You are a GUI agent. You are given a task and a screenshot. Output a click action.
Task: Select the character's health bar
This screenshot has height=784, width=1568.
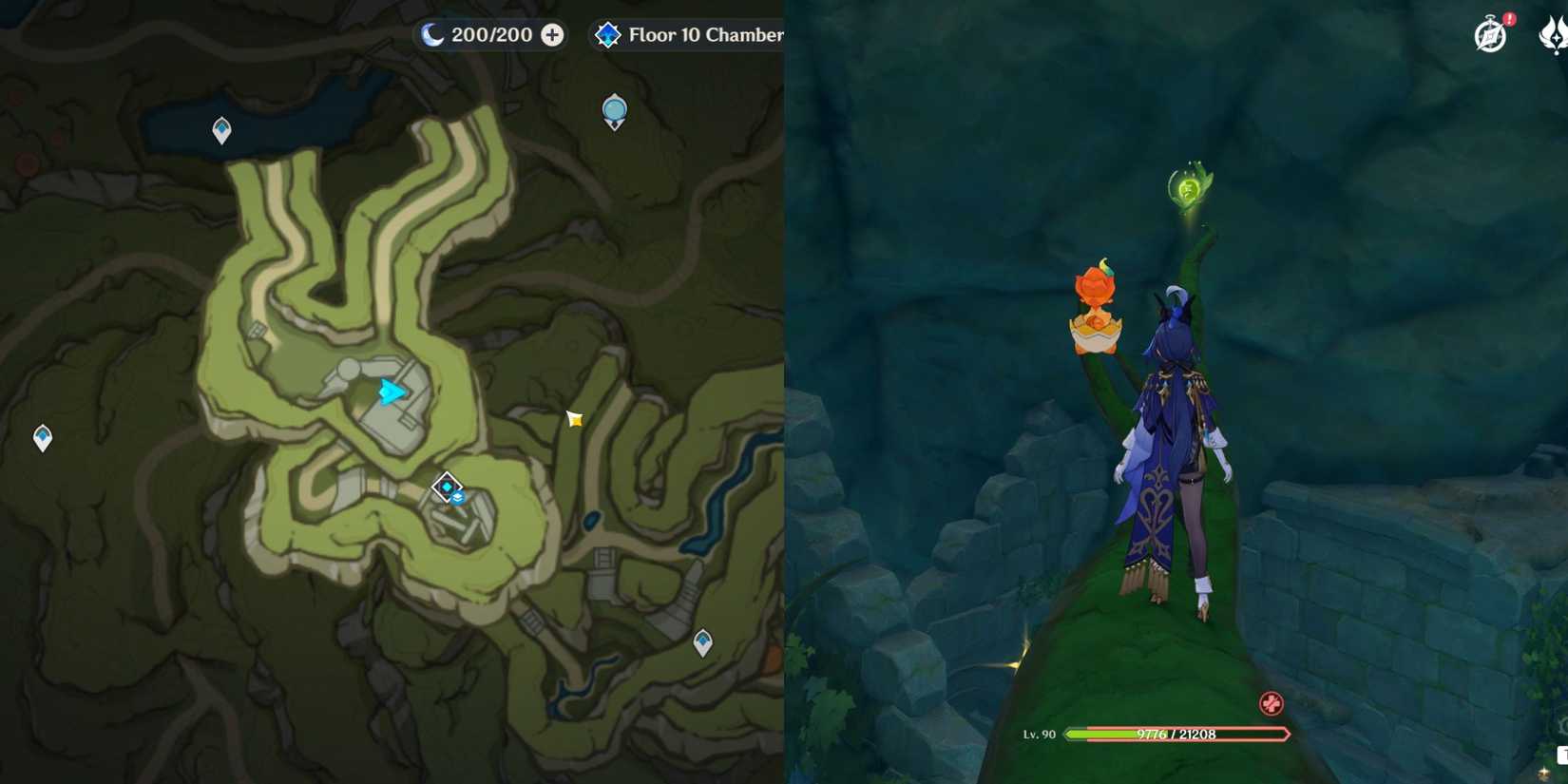[1176, 734]
